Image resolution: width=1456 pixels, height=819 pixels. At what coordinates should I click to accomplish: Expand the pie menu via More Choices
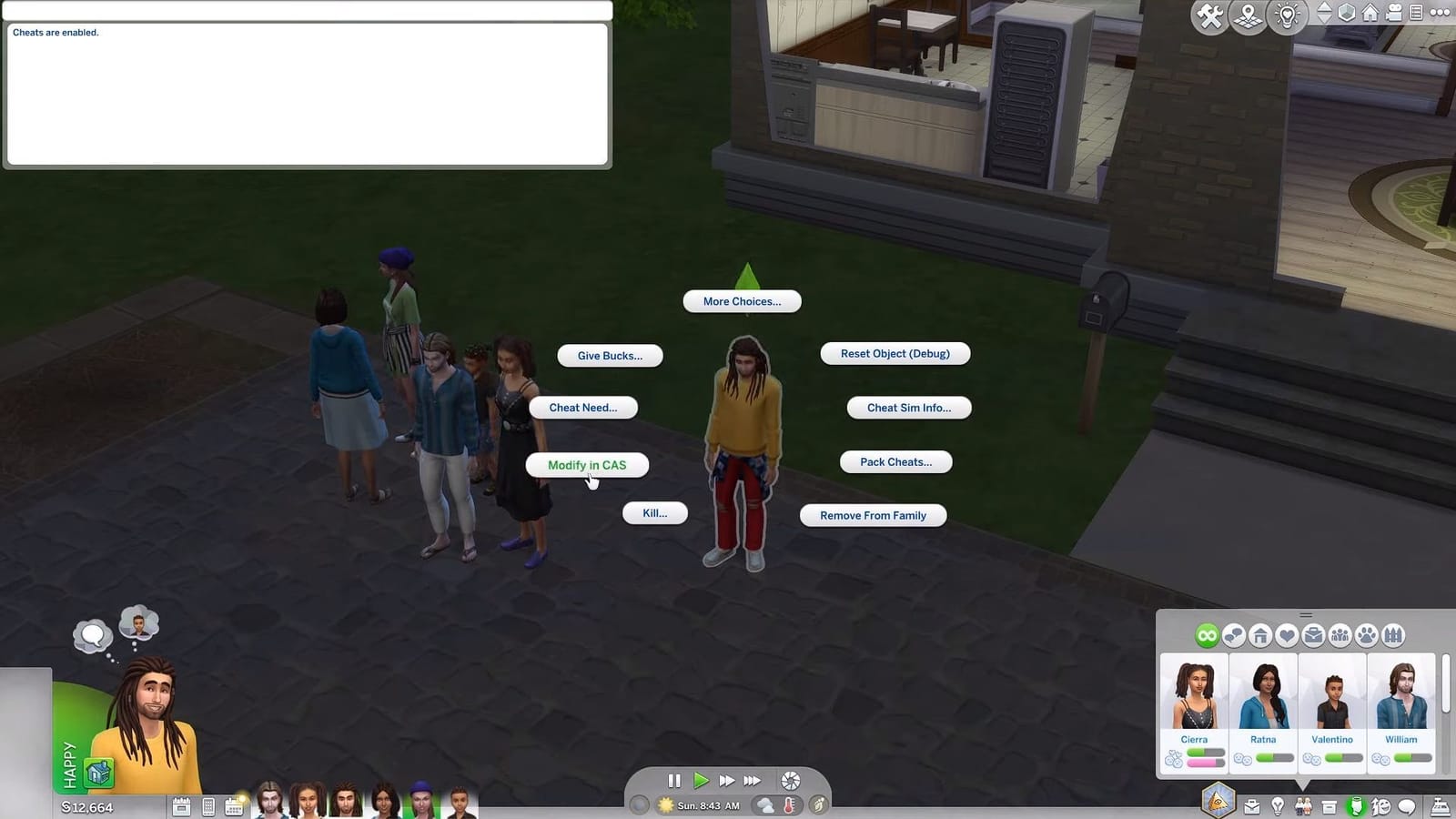[741, 301]
